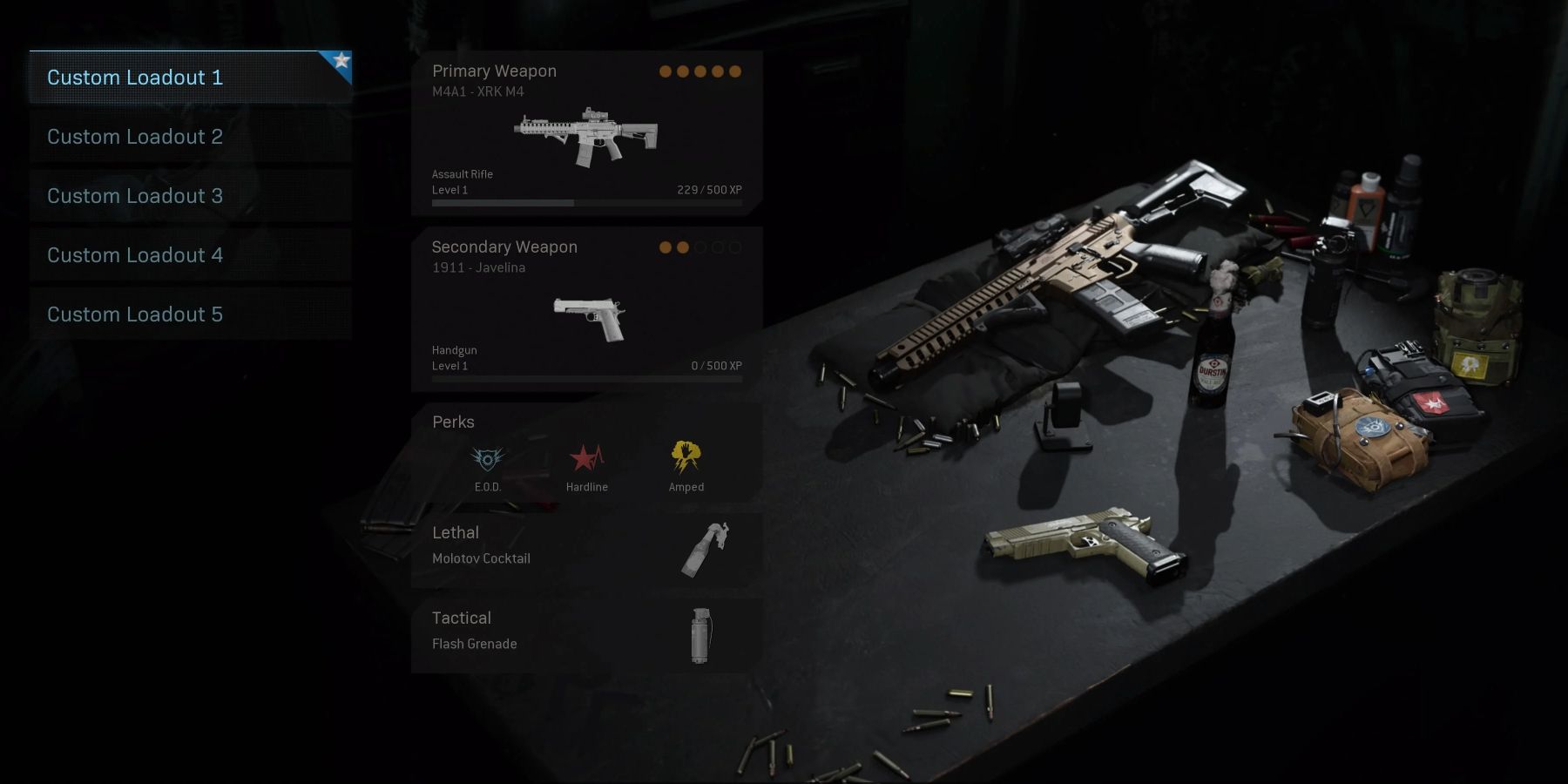Change the Tactical Flash Grenade slot

pyautogui.click(x=586, y=634)
